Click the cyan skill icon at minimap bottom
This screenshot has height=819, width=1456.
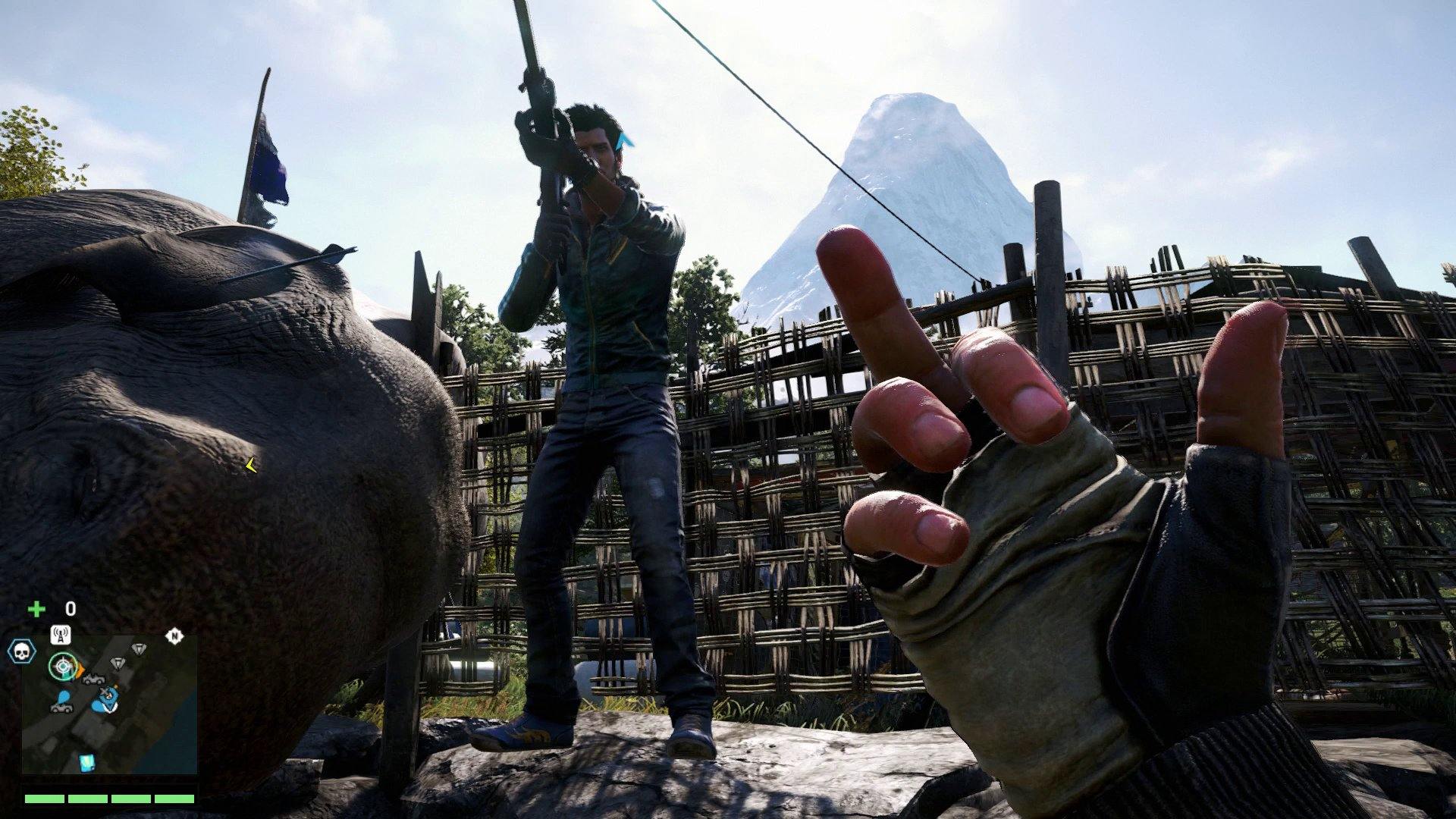86,763
